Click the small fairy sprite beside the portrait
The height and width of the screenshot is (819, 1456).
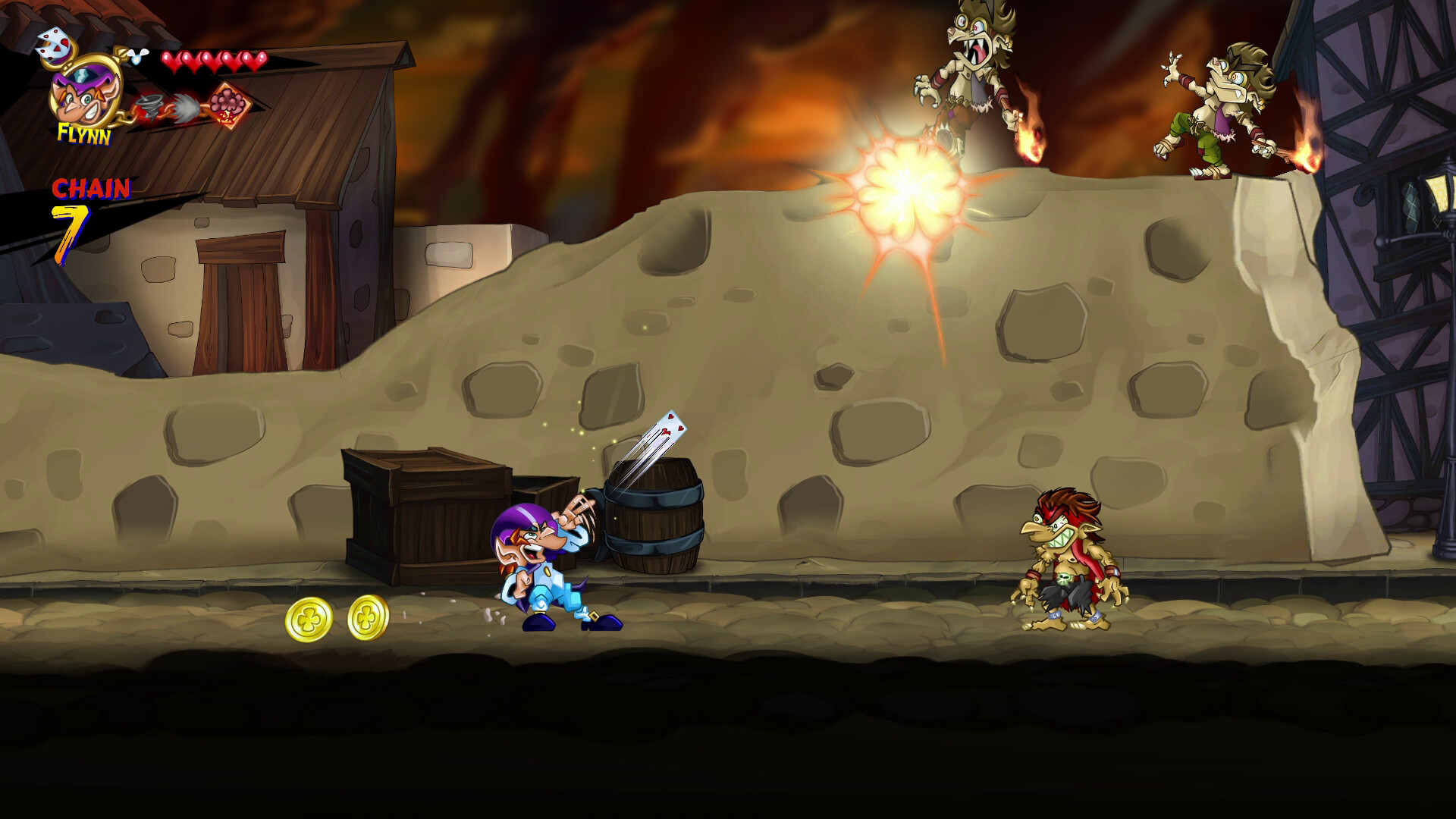click(136, 56)
